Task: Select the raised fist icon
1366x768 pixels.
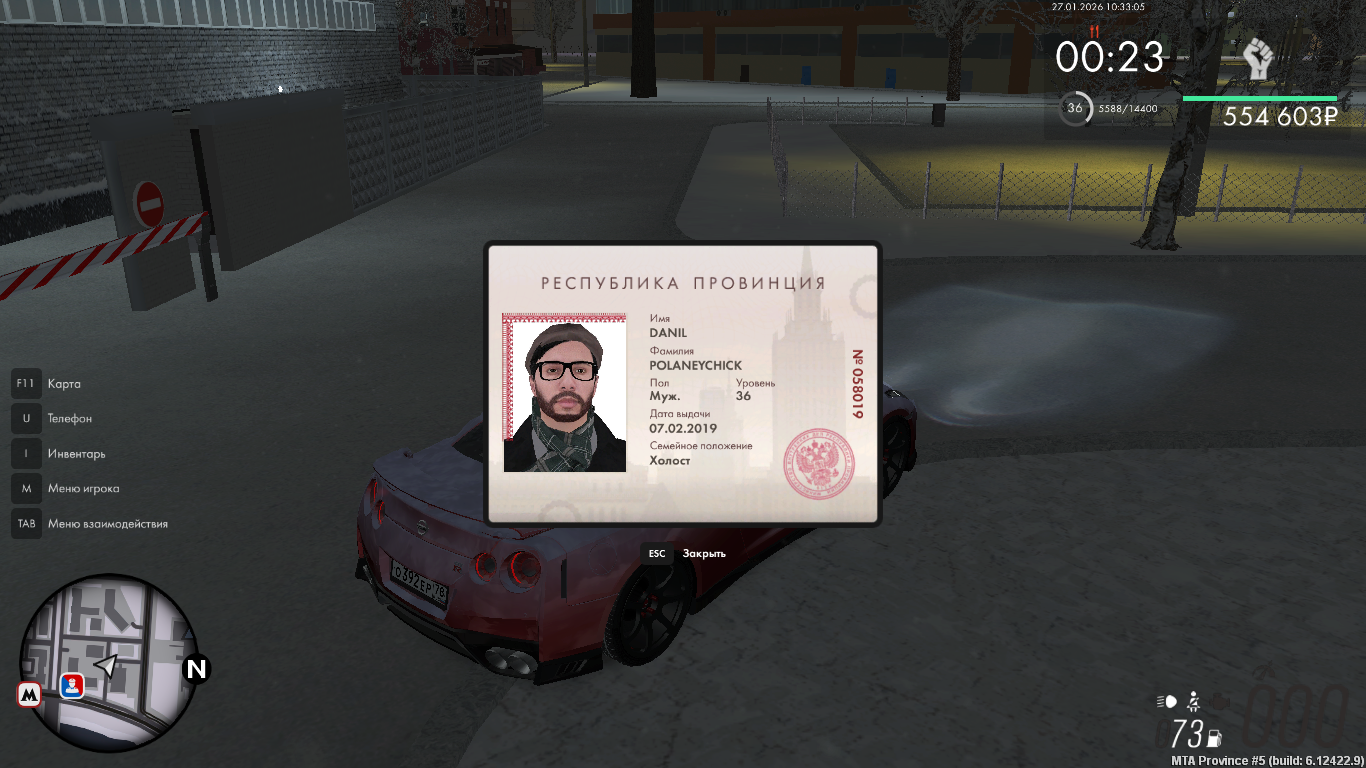Action: [x=1257, y=59]
